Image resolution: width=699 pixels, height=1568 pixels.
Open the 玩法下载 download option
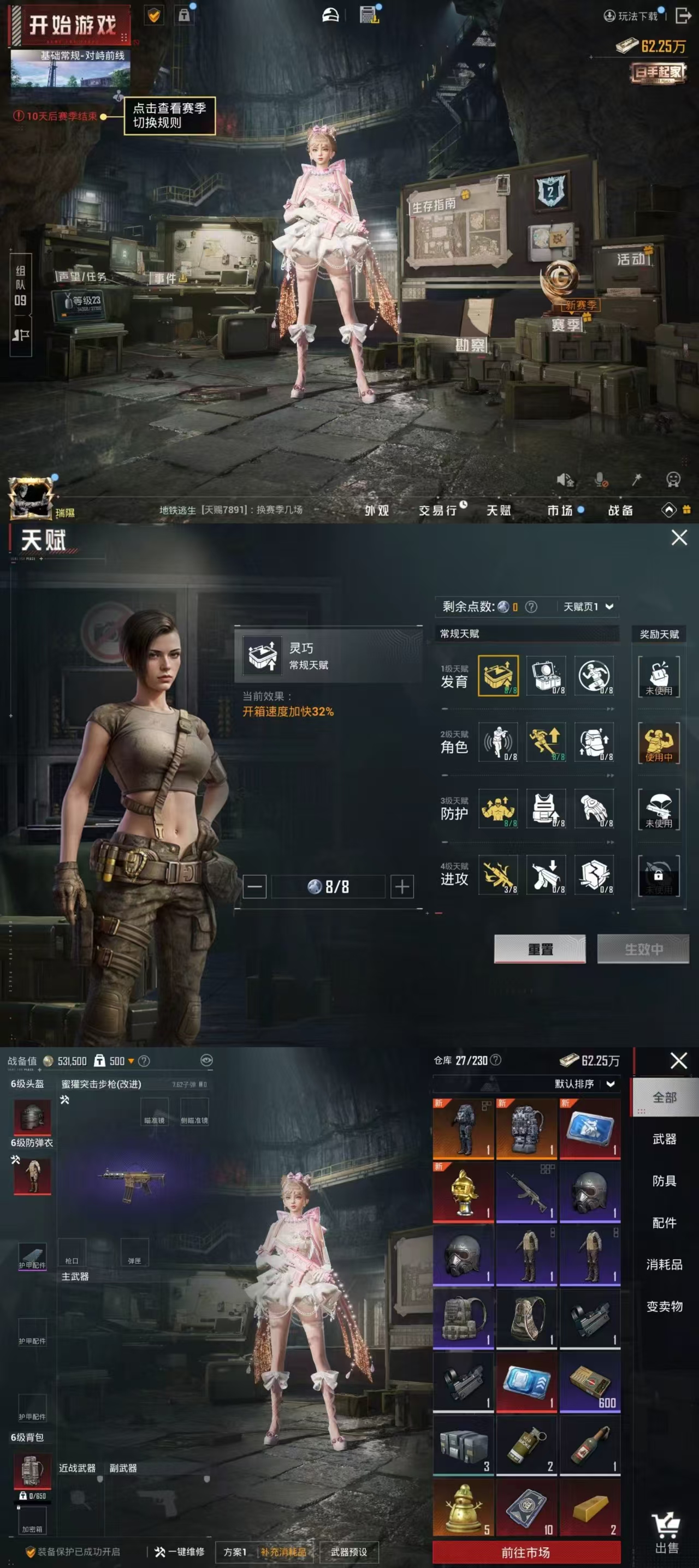pyautogui.click(x=631, y=16)
